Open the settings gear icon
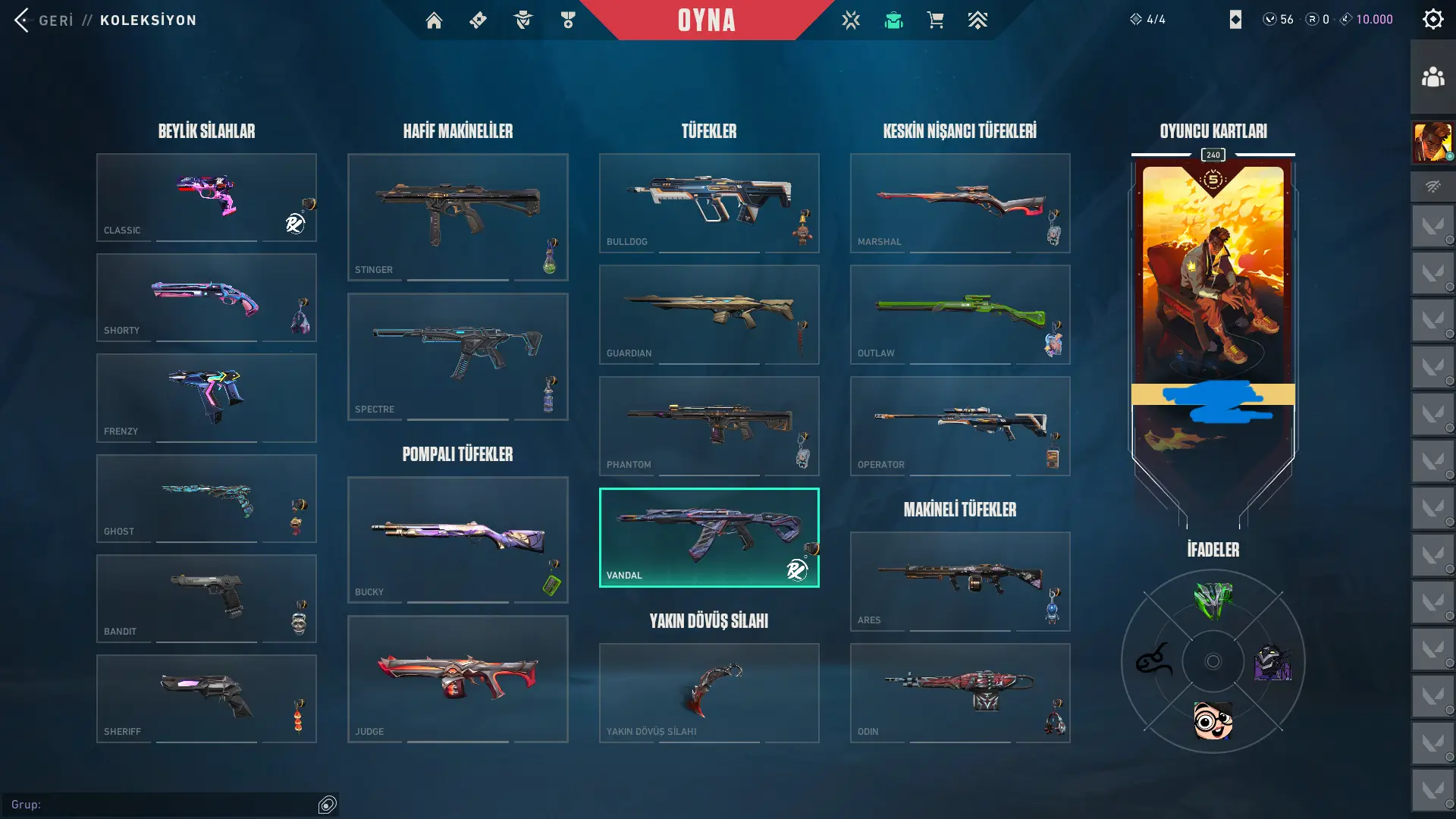1456x819 pixels. point(1432,20)
